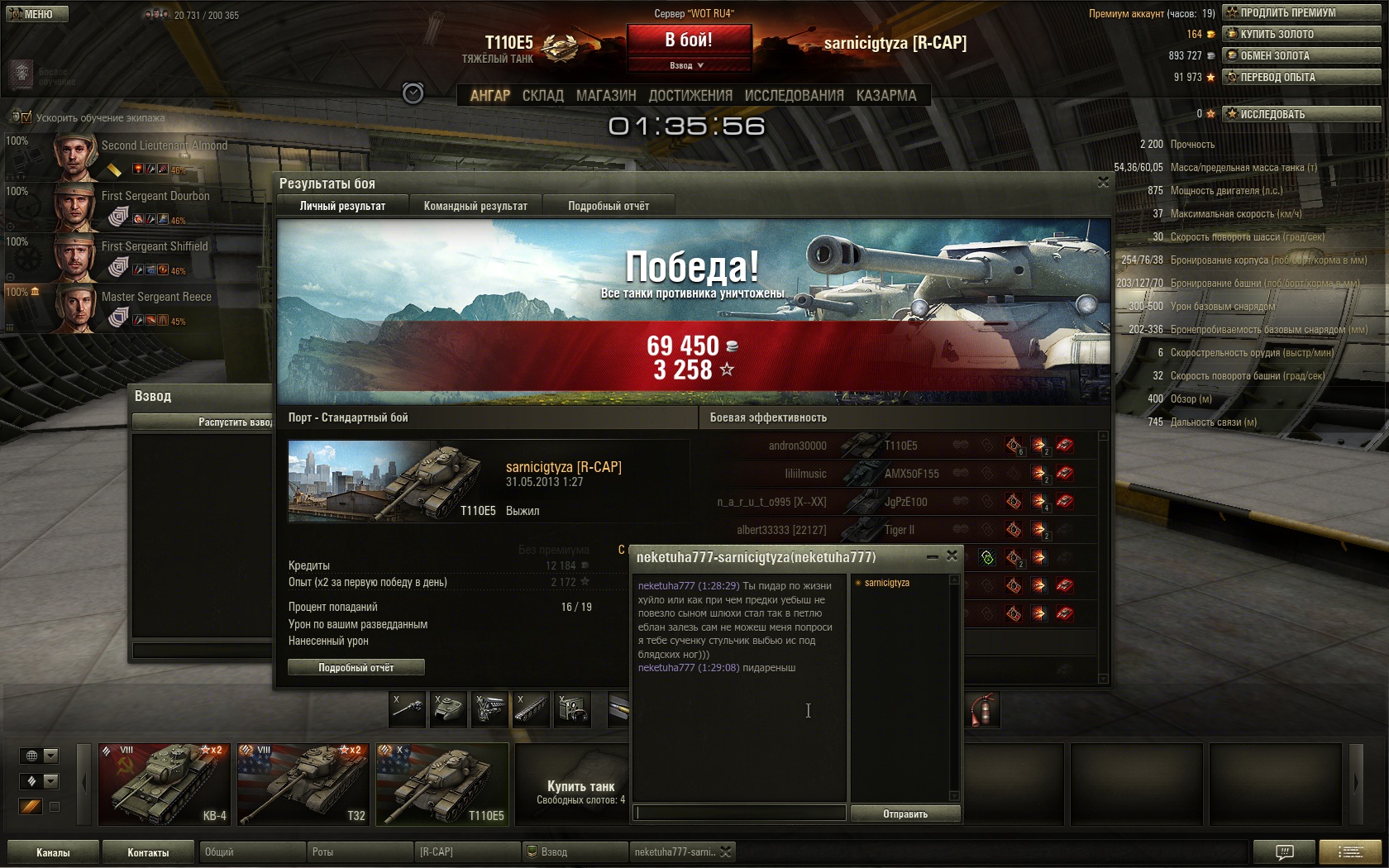This screenshot has width=1389, height=868.
Task: Switch to Командный результат tab
Action: click(x=475, y=206)
